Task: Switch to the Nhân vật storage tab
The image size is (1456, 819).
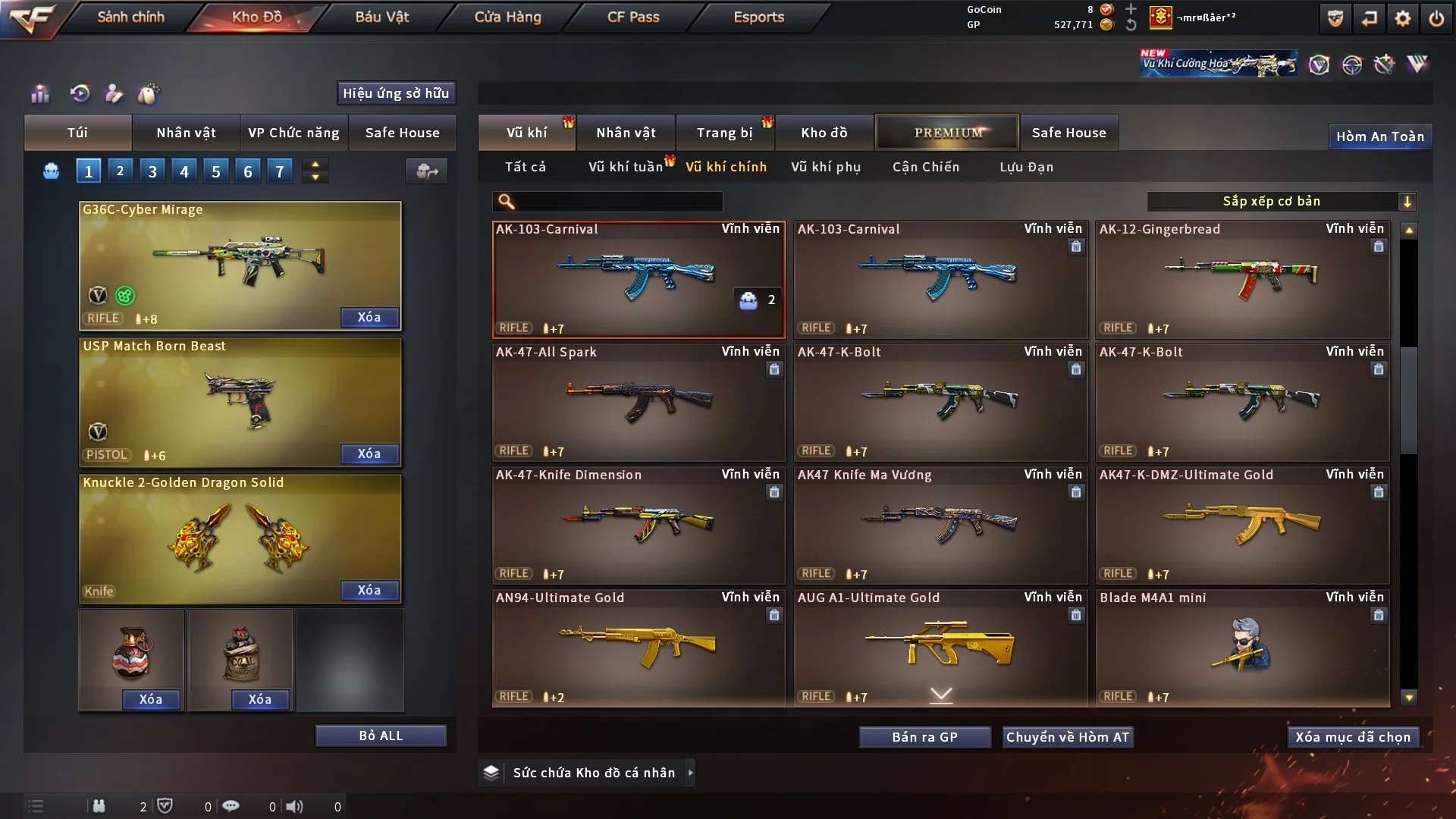Action: pos(625,133)
